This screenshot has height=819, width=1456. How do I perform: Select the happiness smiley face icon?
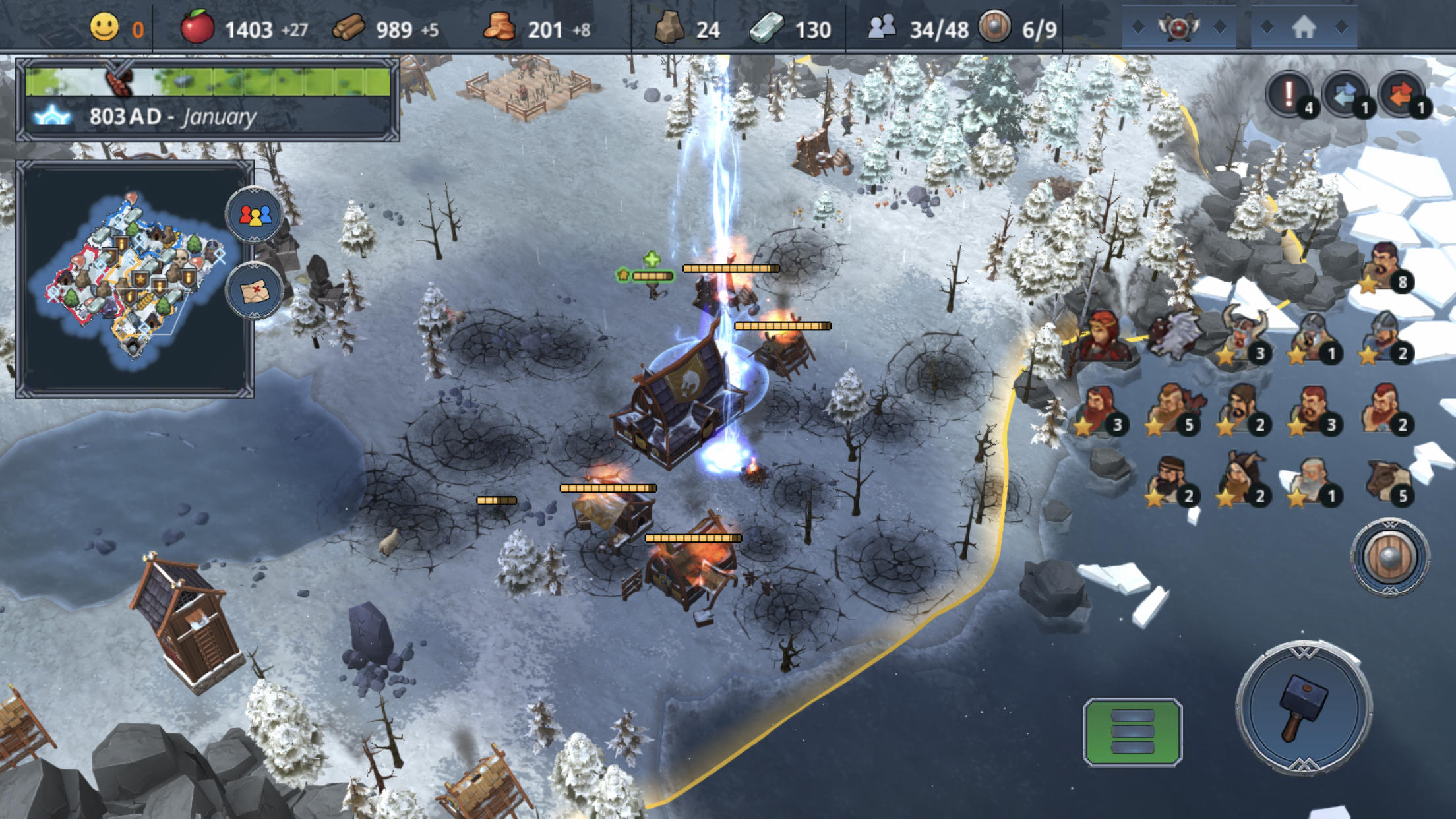point(103,28)
